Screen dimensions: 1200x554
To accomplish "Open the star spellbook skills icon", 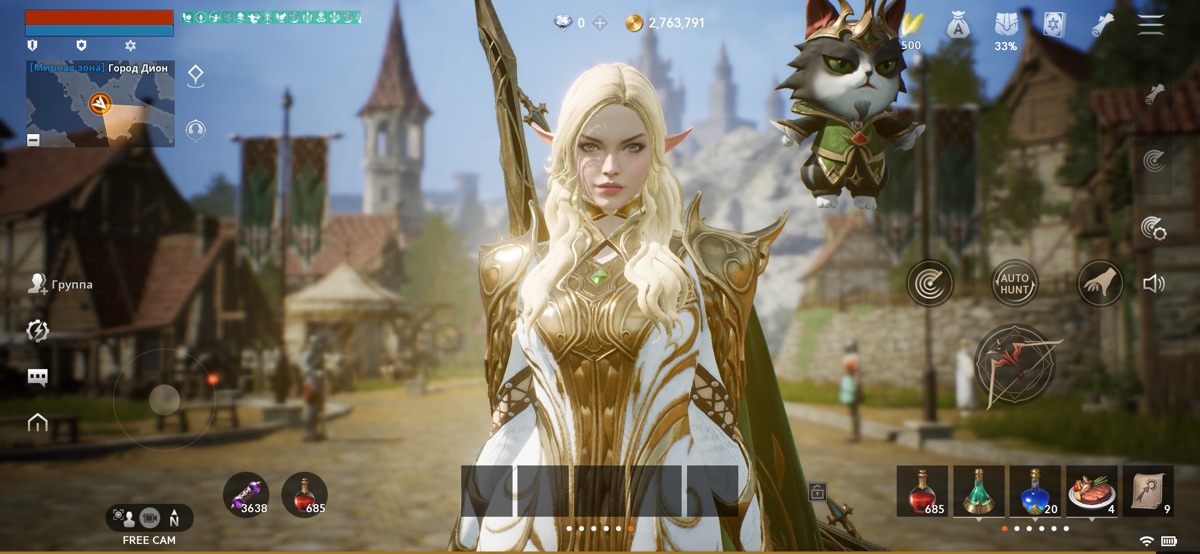I will (1054, 25).
